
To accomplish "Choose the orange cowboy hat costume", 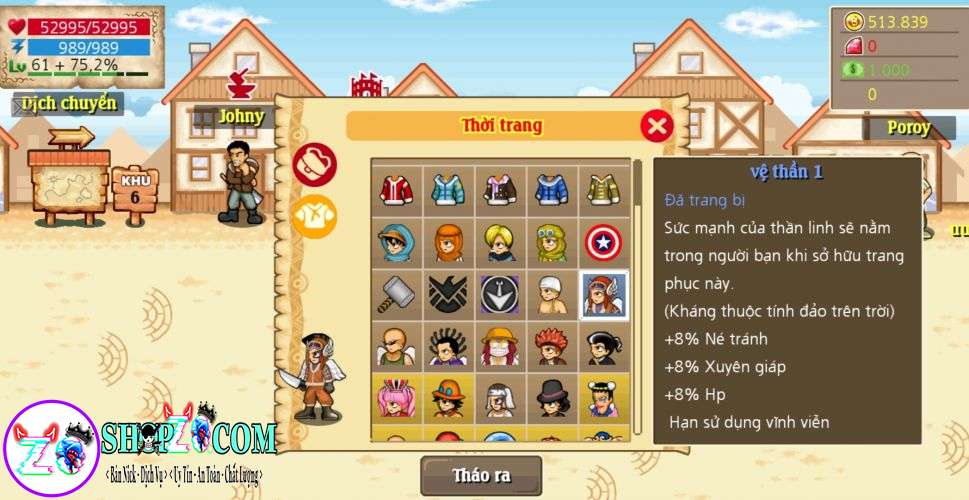I will click(448, 398).
